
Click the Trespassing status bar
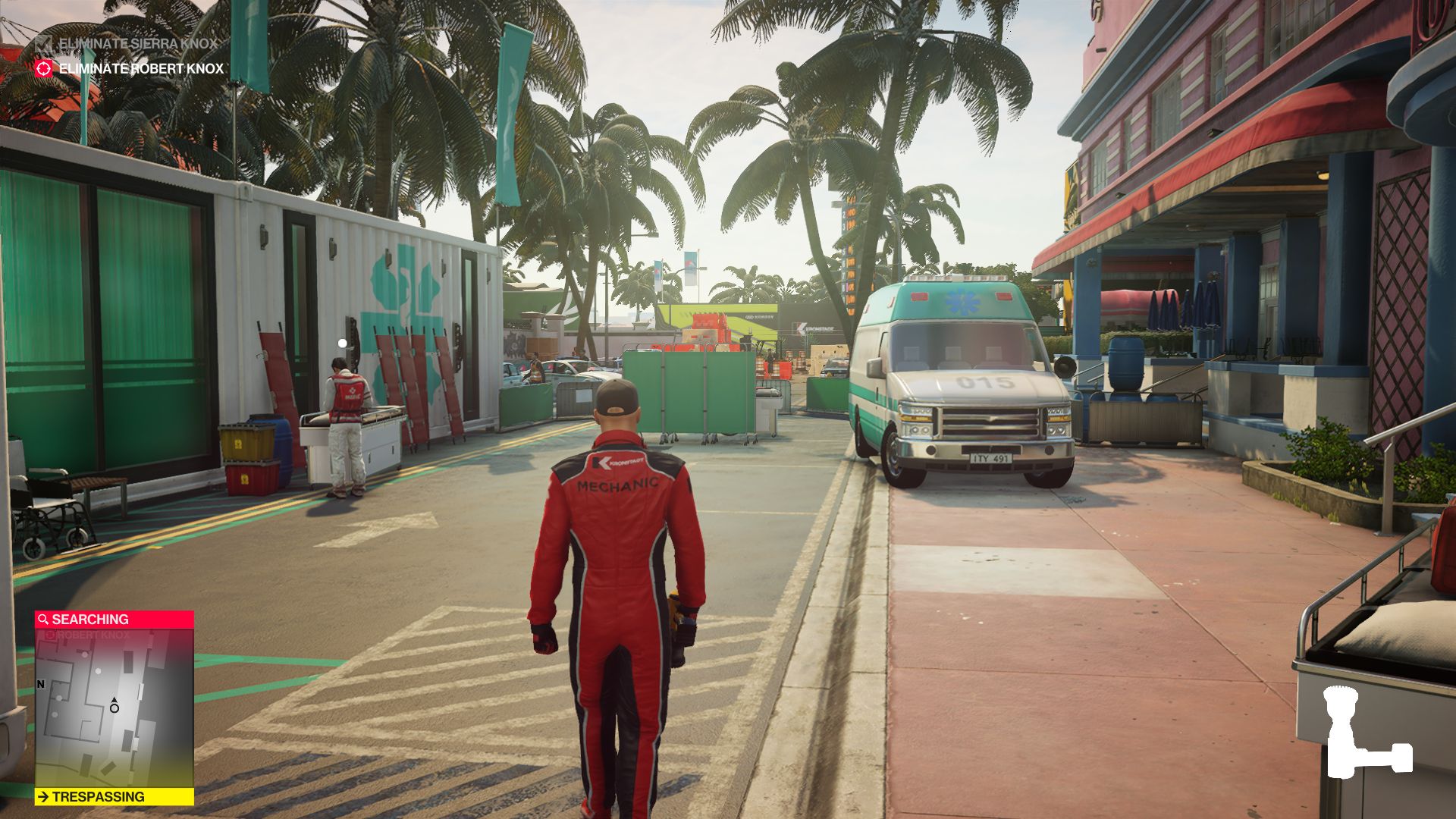[114, 797]
